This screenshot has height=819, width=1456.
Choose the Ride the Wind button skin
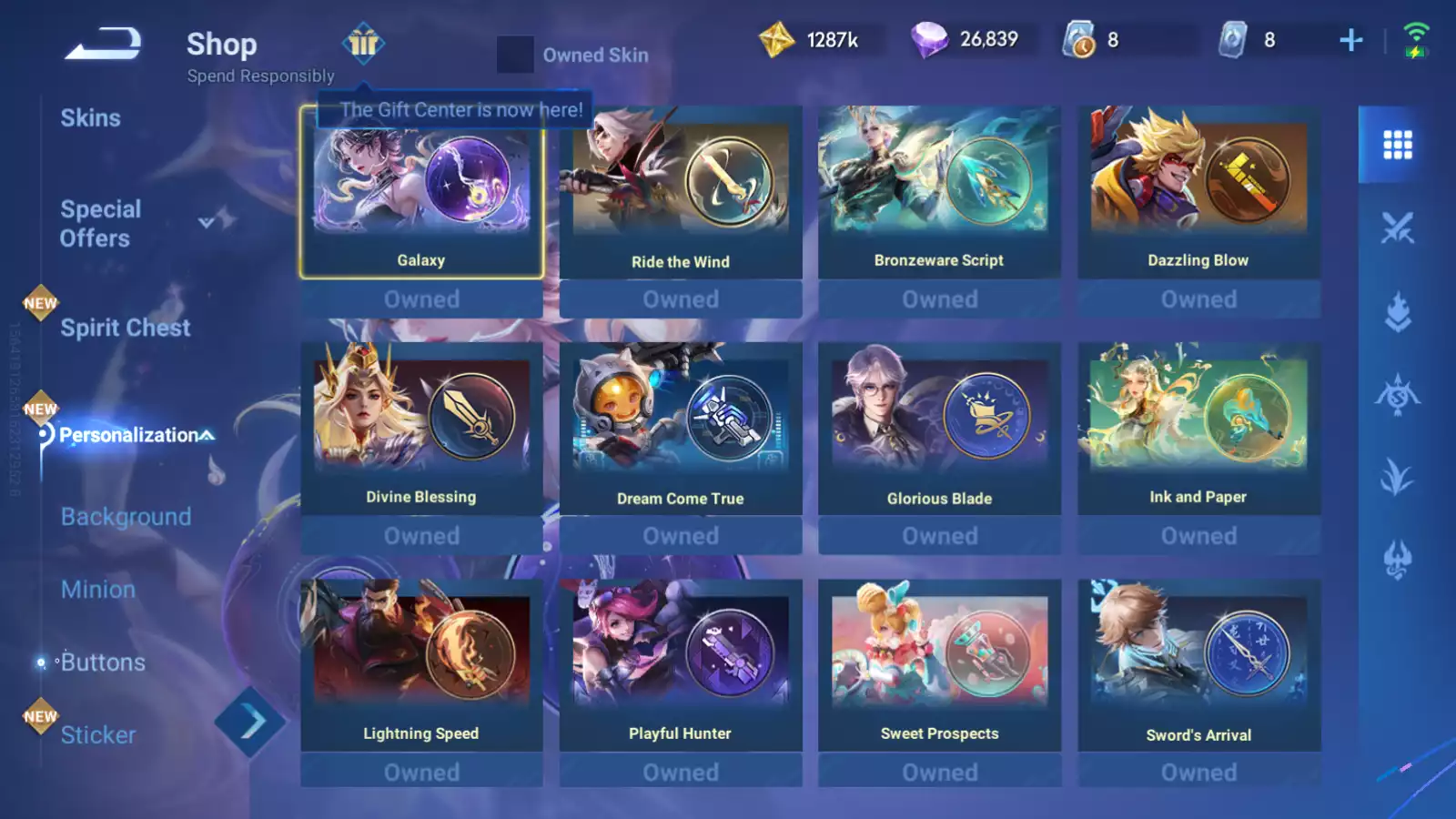[681, 192]
